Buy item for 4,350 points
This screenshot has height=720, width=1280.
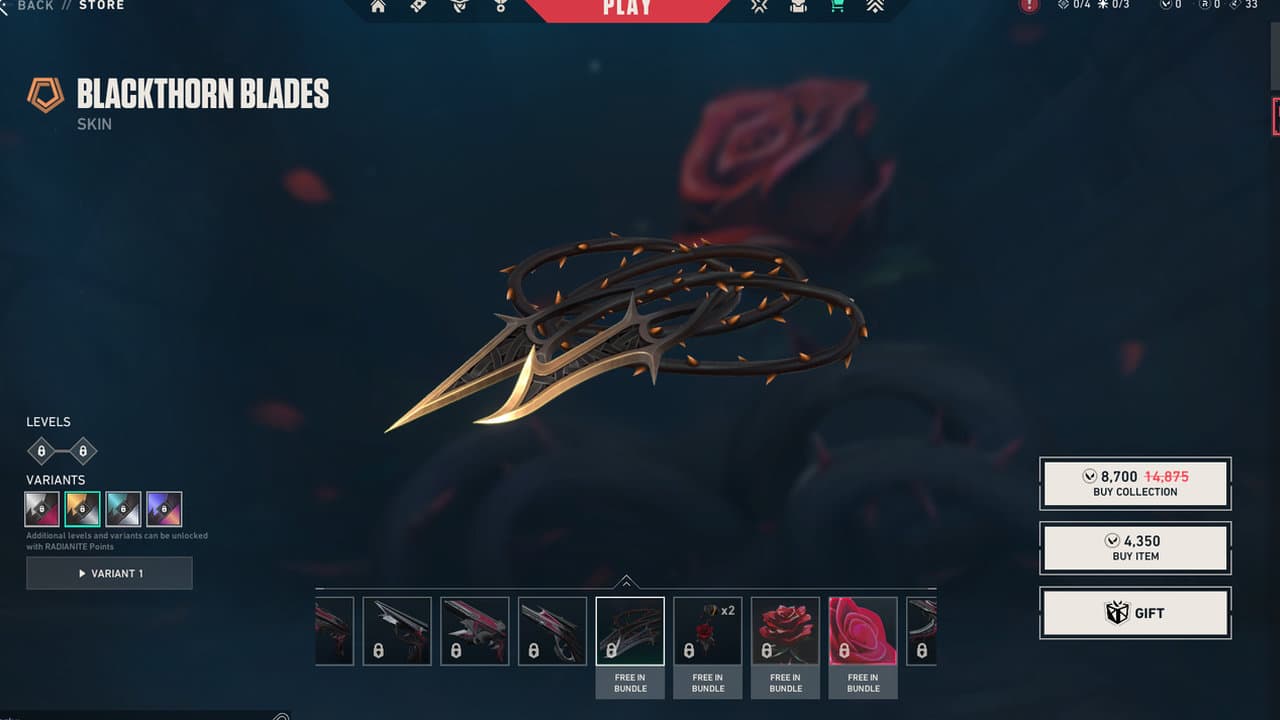(1135, 548)
